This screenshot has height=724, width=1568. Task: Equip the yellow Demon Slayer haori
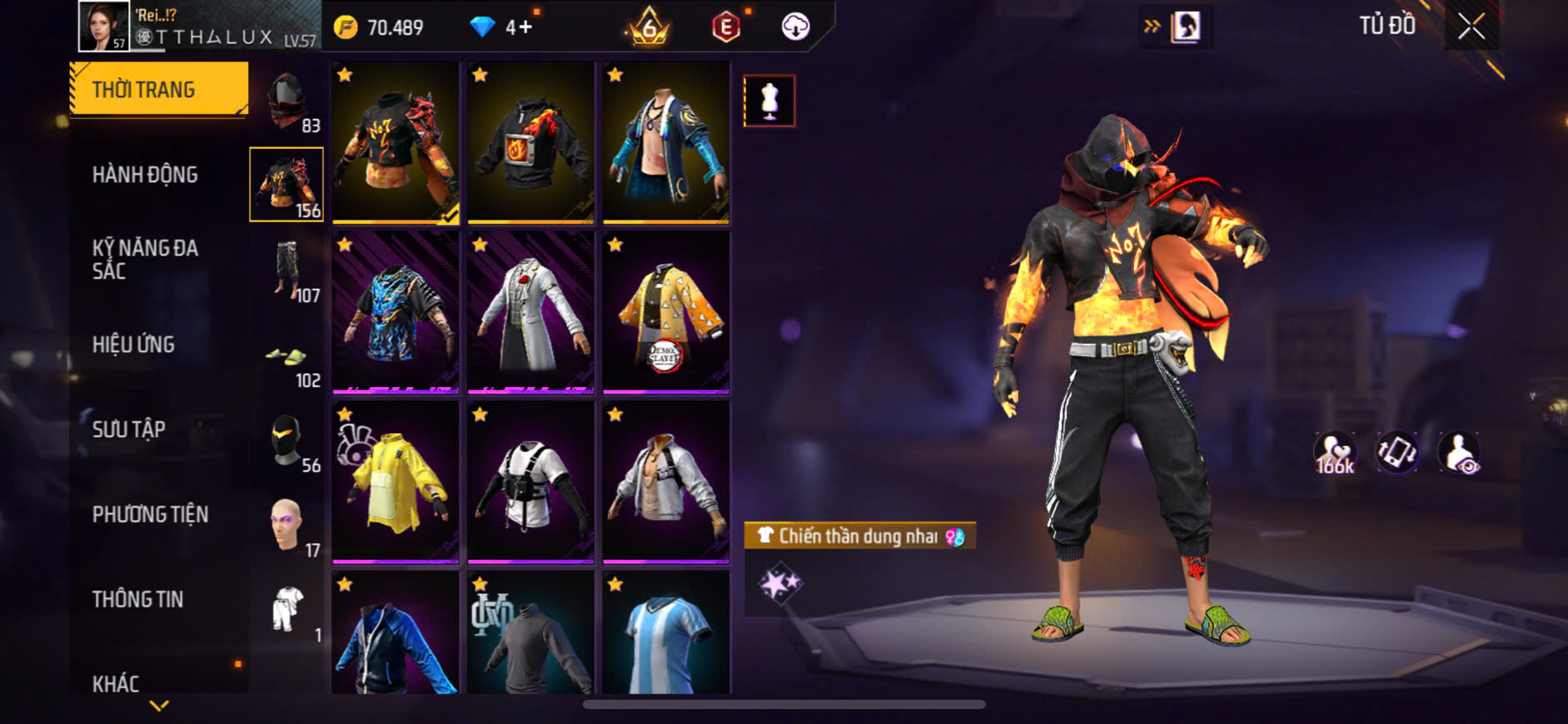pos(666,312)
